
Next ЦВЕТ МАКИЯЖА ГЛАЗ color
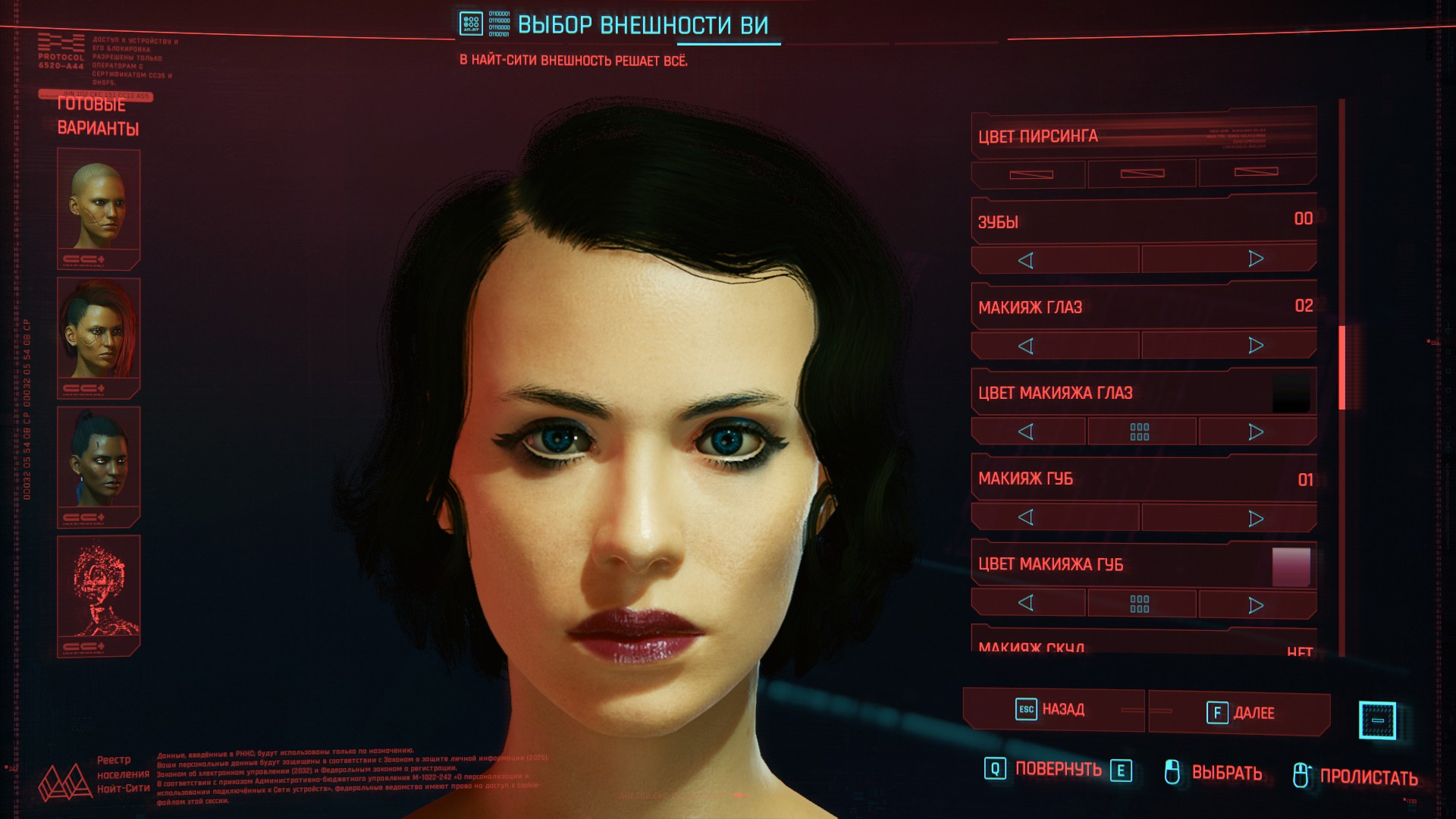1256,432
